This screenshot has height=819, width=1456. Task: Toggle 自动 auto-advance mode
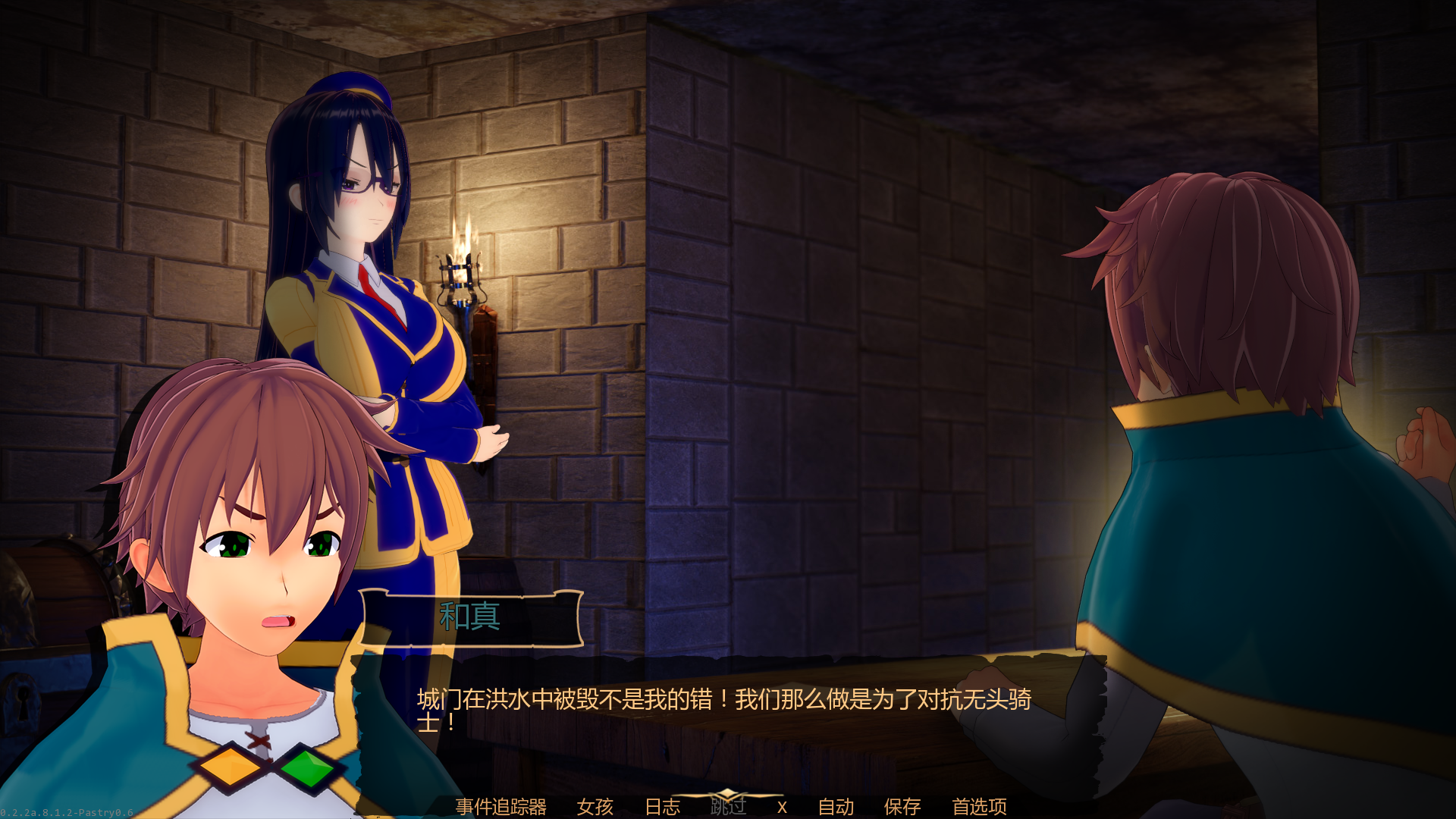(836, 806)
